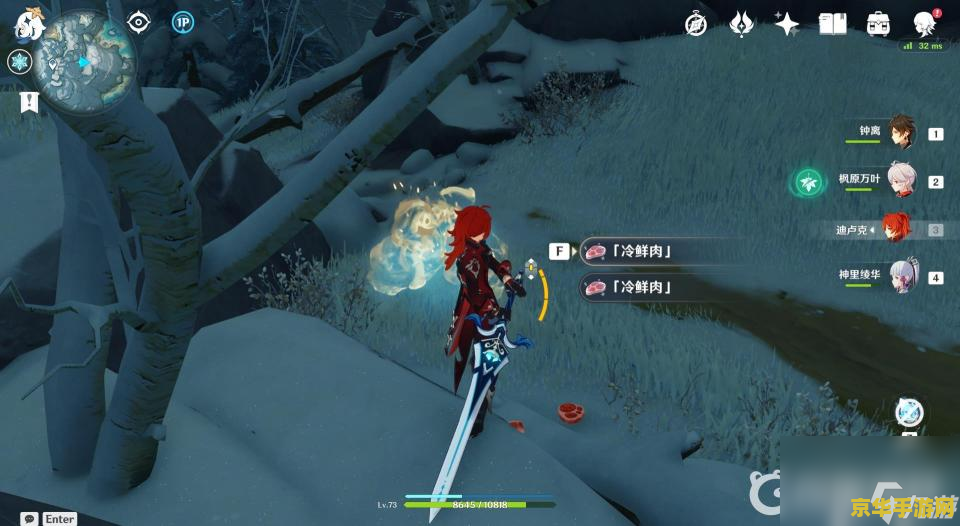Use the glowing blue gadget icon

coord(908,412)
